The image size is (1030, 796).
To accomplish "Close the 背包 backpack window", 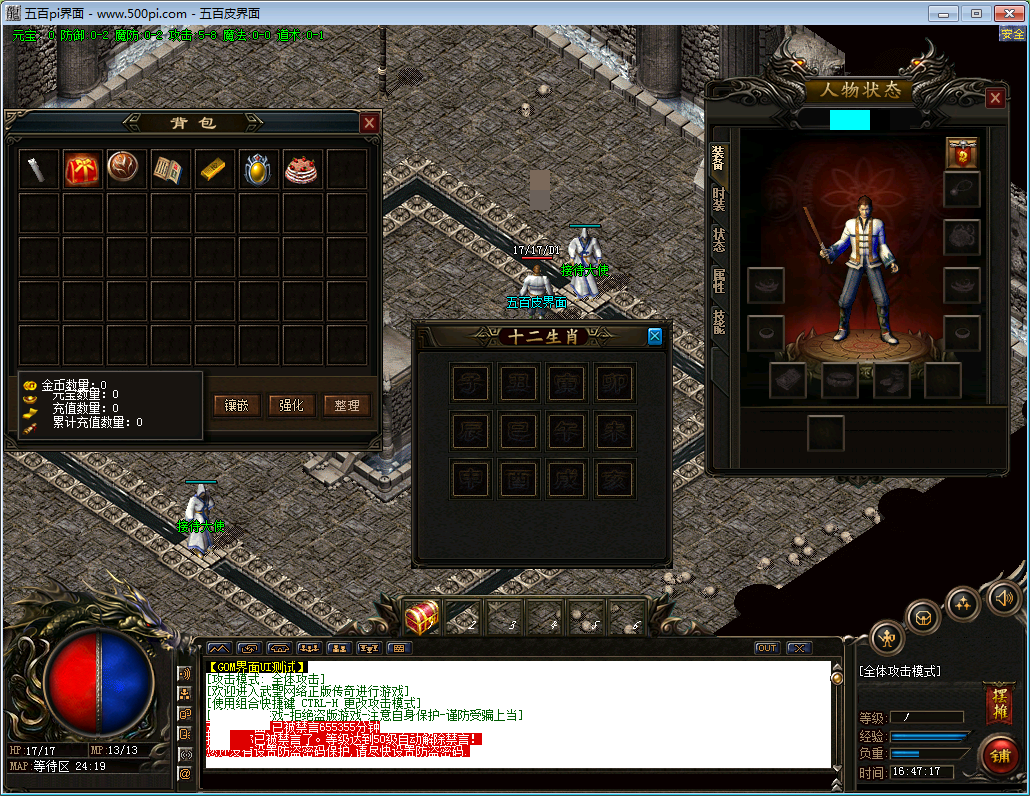I will (369, 123).
